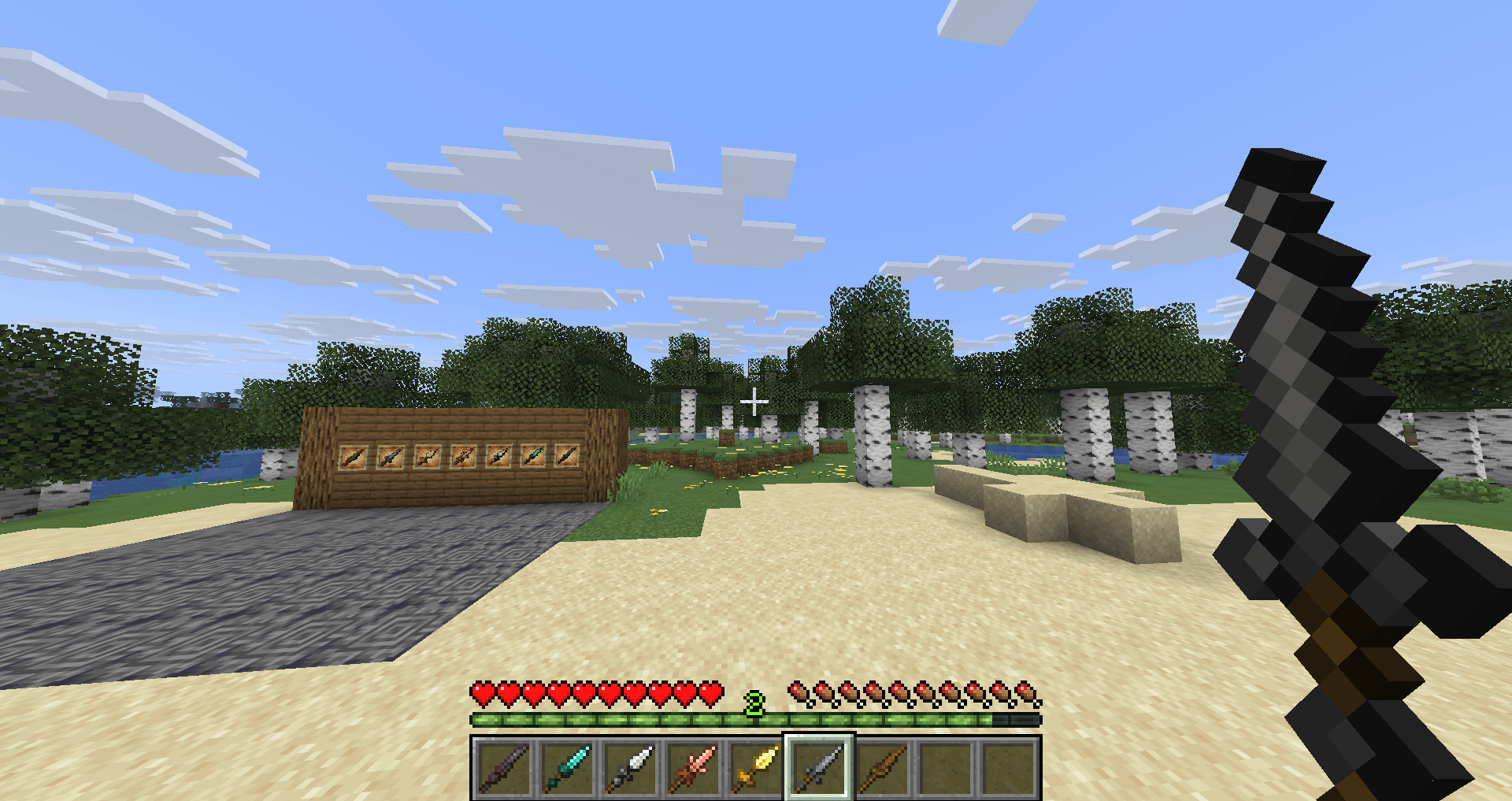Click the rightmost netherite spear item frame
Image resolution: width=1512 pixels, height=801 pixels.
tap(566, 457)
